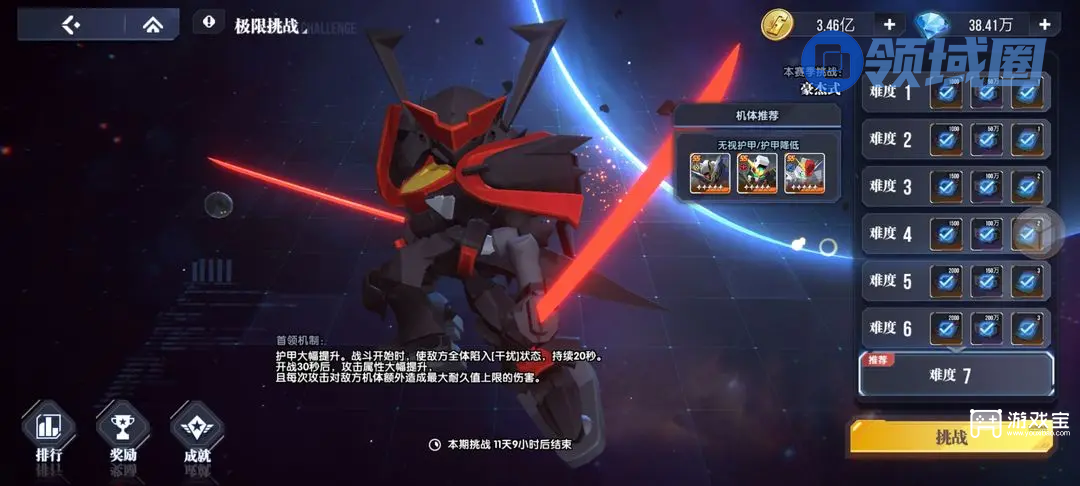This screenshot has height=486, width=1080.
Task: Inspect the first recommended mech
Action: tap(711, 174)
